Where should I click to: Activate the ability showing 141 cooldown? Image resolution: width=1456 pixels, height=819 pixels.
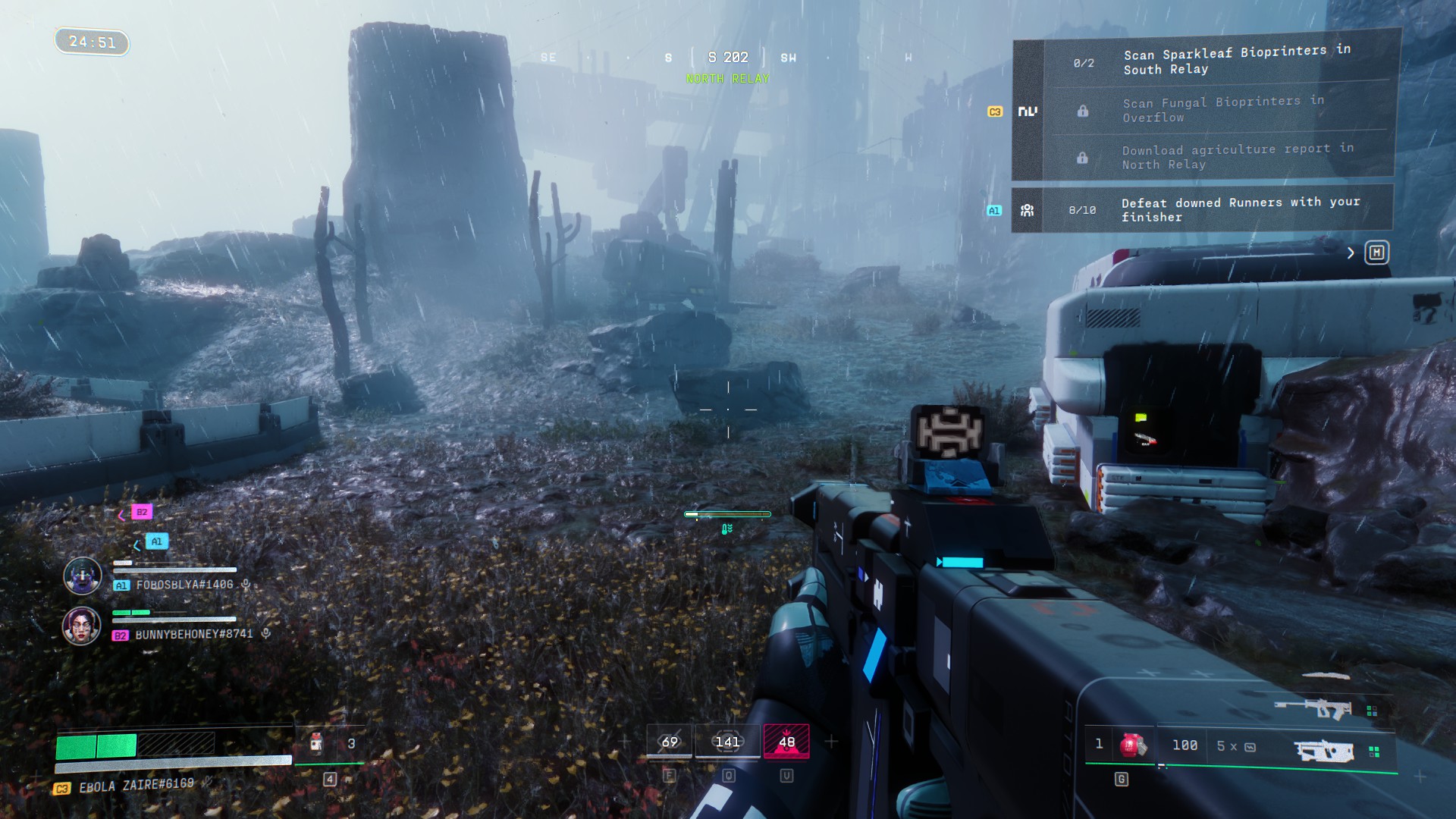727,742
